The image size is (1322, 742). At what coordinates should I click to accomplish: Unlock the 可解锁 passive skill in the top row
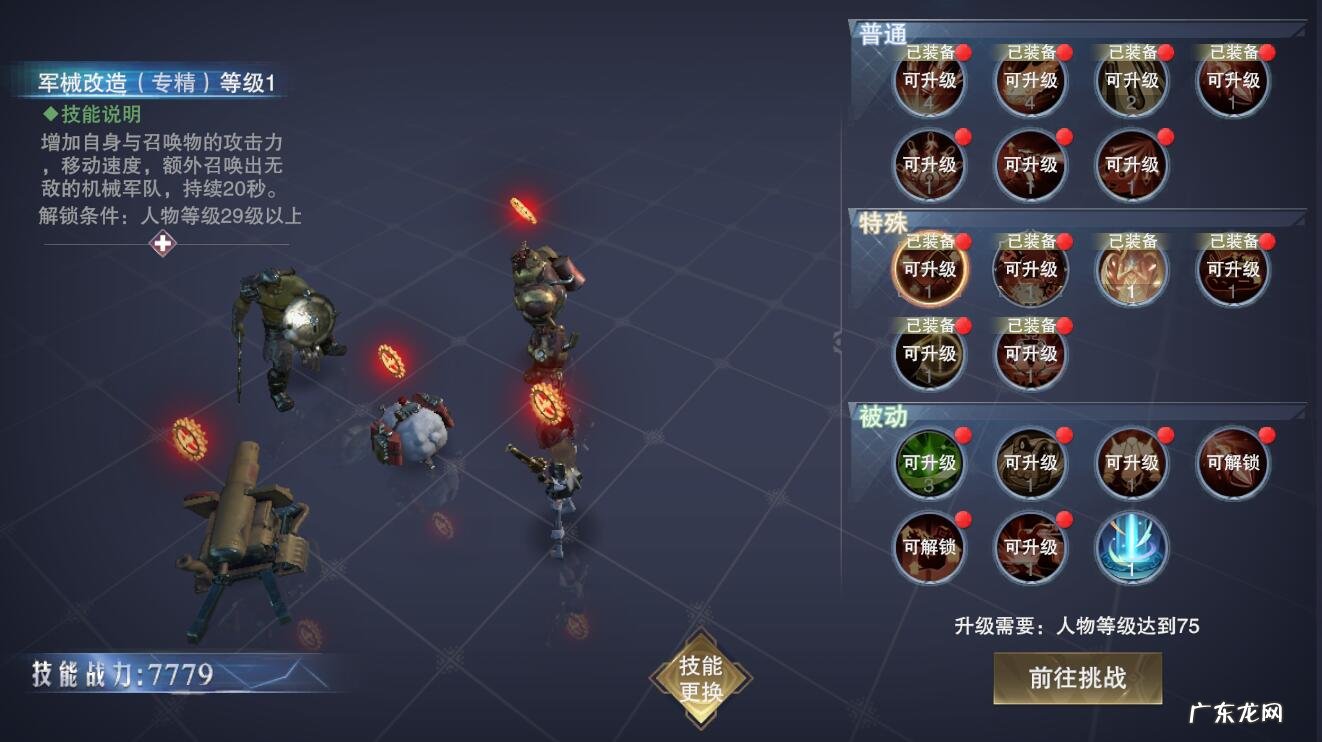[1233, 463]
